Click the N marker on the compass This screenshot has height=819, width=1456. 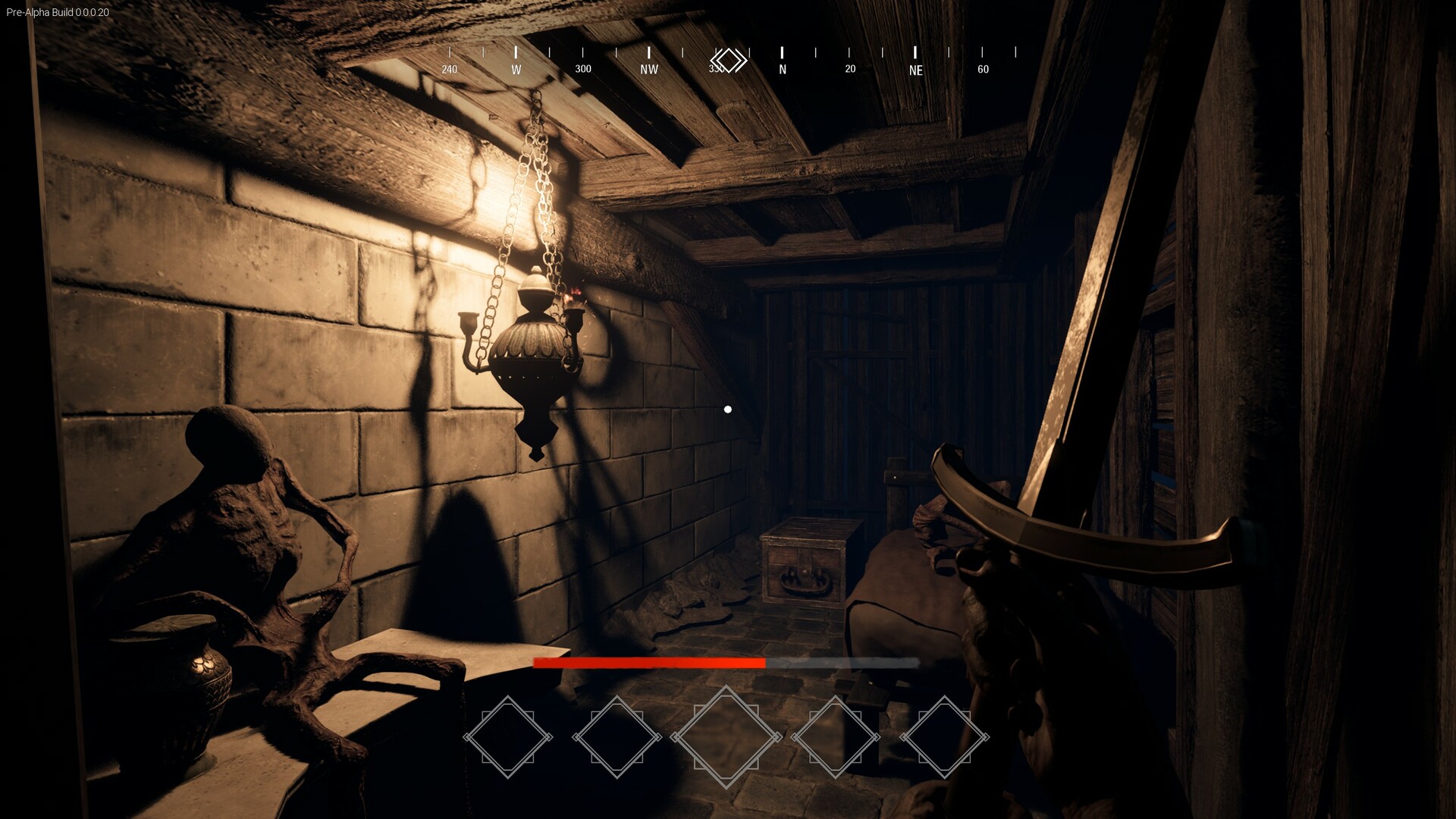[782, 68]
